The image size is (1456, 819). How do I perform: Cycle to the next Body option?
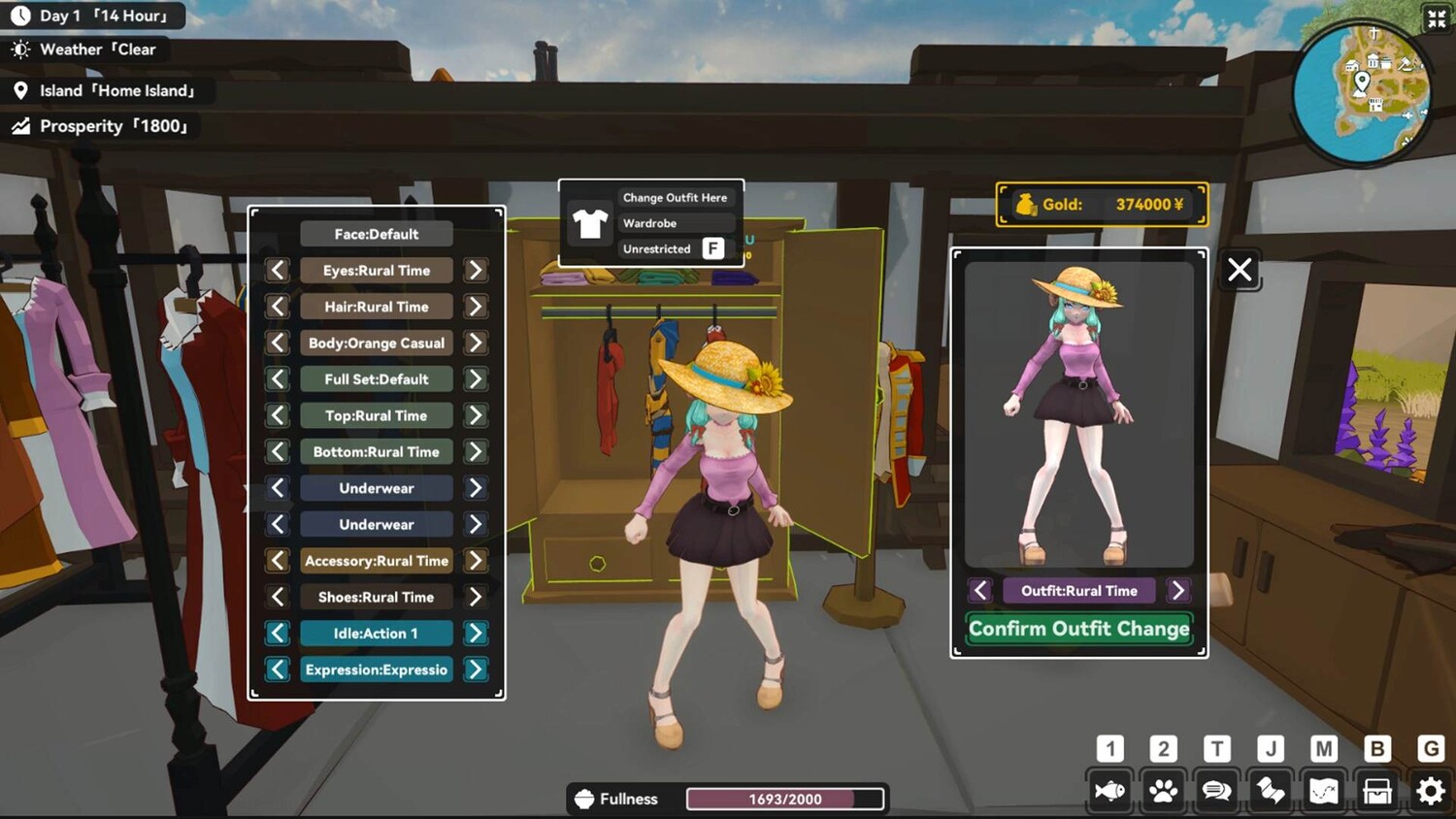[x=476, y=344]
